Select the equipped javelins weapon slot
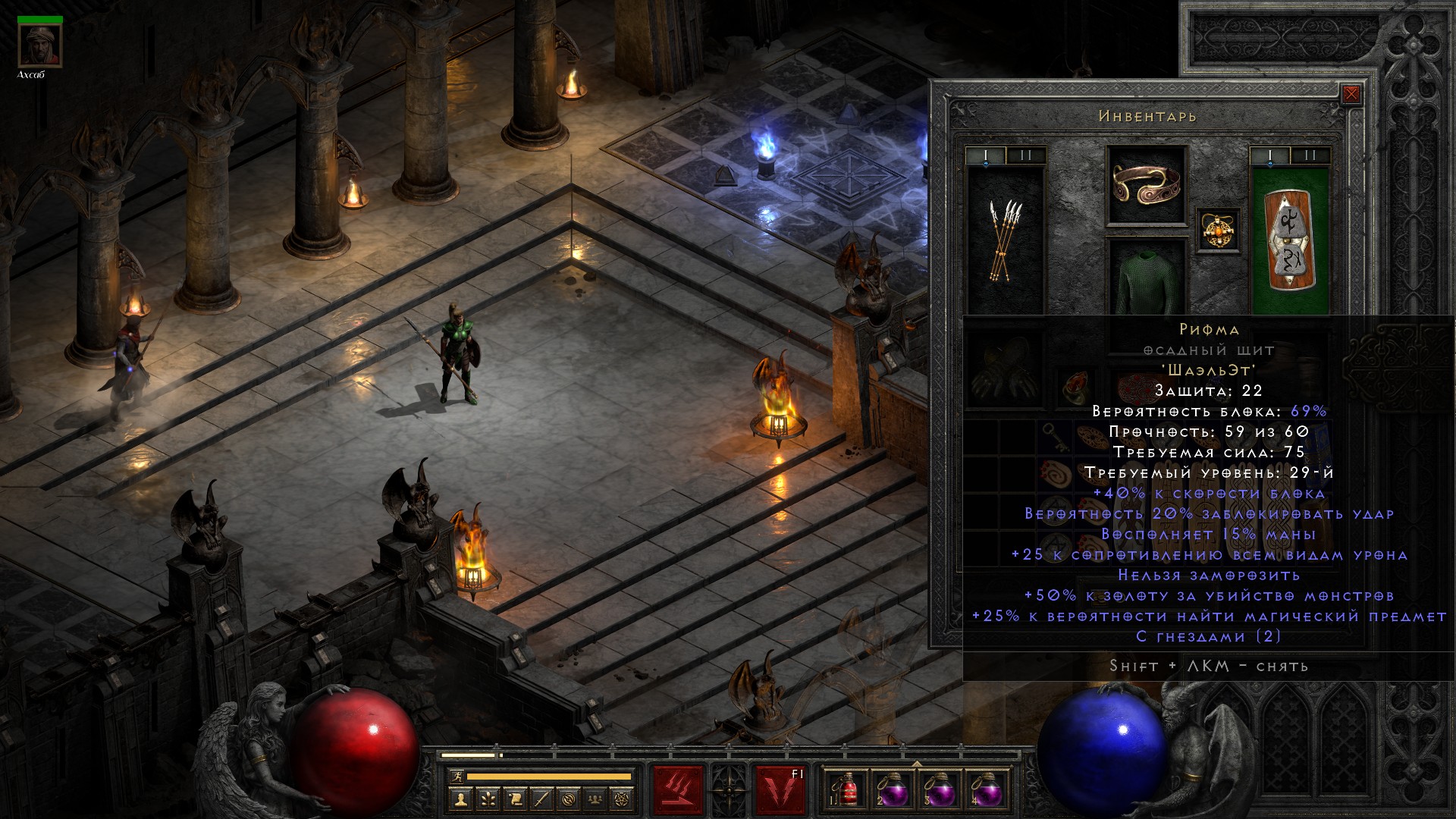 coord(1006,239)
